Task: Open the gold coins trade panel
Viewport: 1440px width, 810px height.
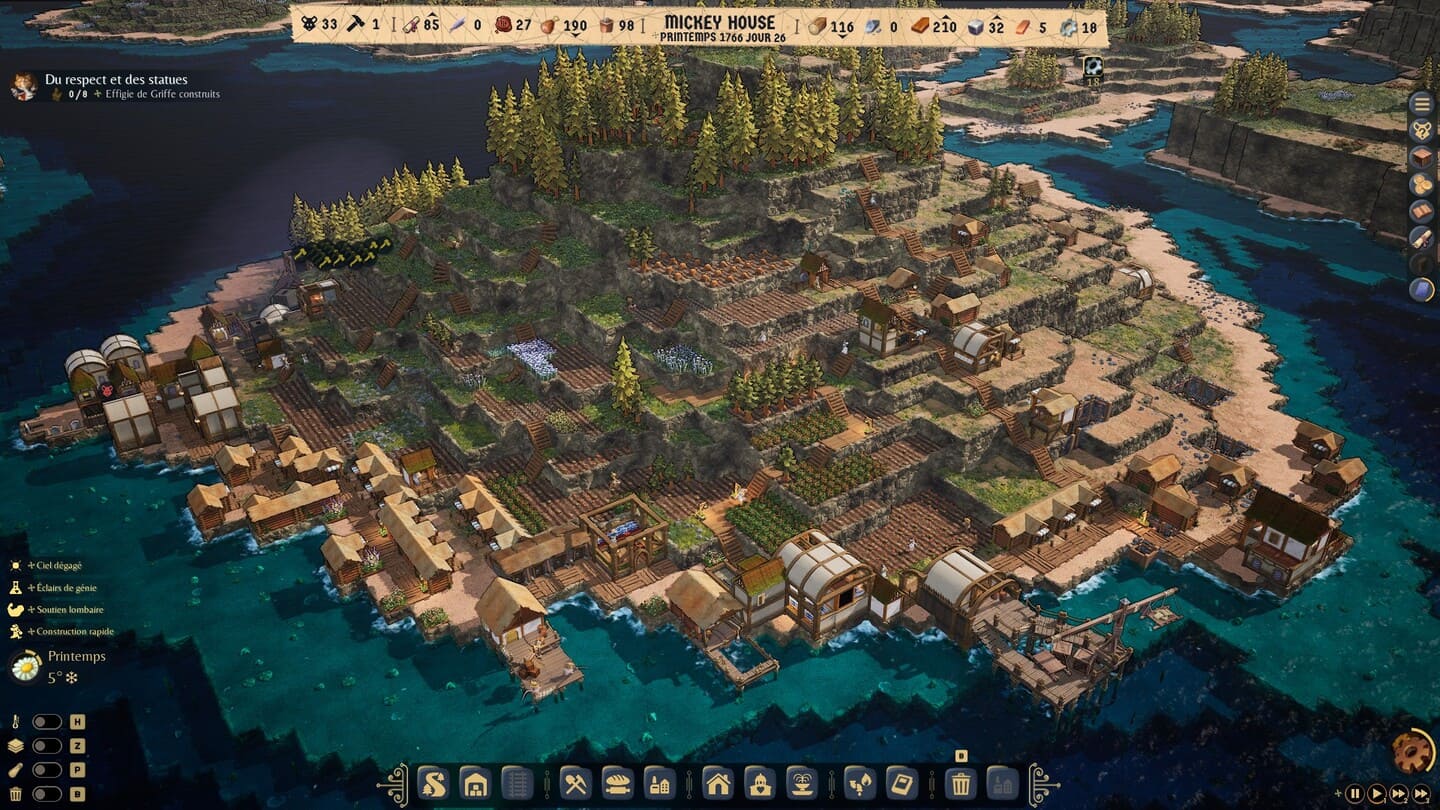Action: (1421, 184)
